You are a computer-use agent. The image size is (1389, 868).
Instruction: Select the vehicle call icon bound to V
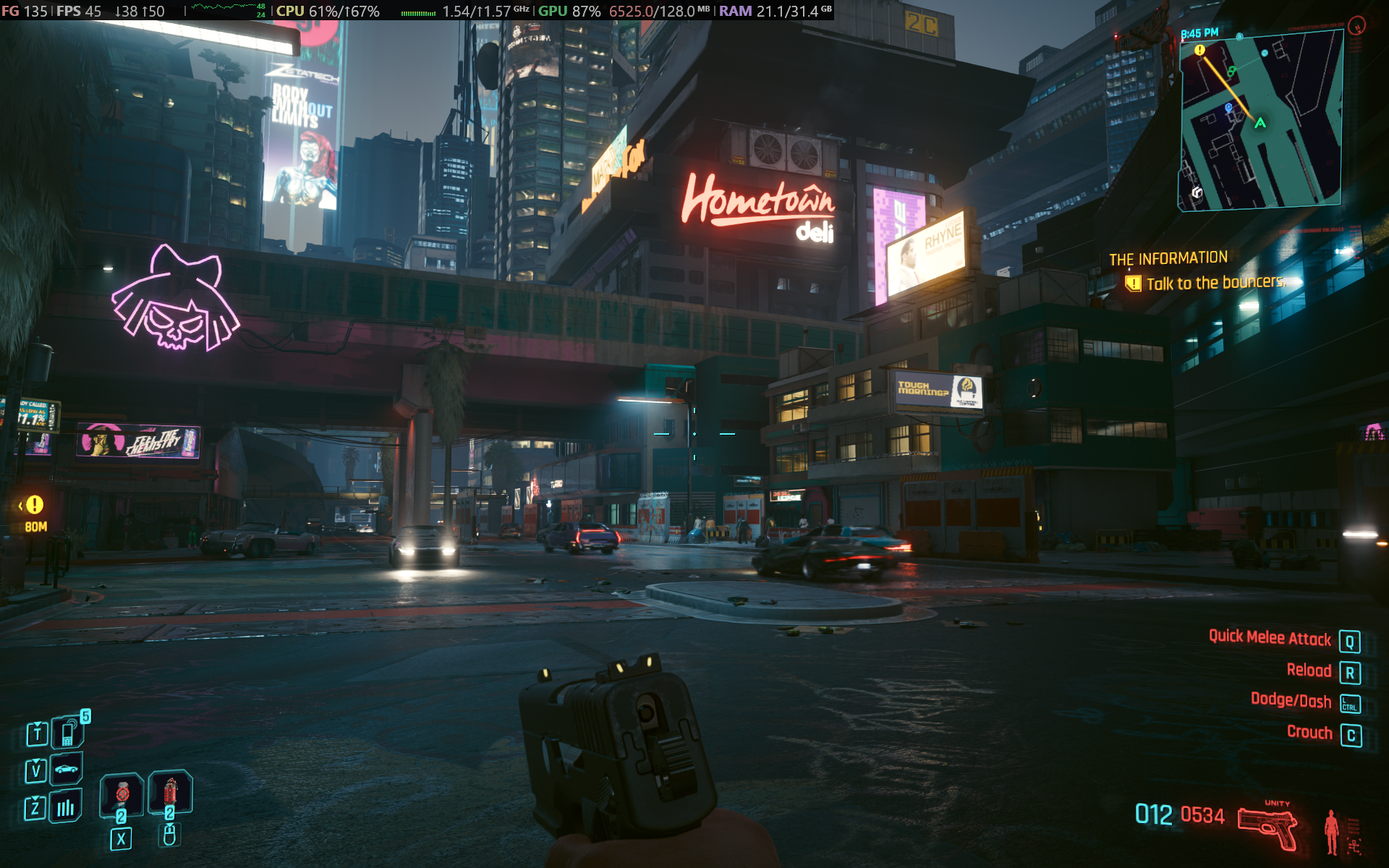65,769
